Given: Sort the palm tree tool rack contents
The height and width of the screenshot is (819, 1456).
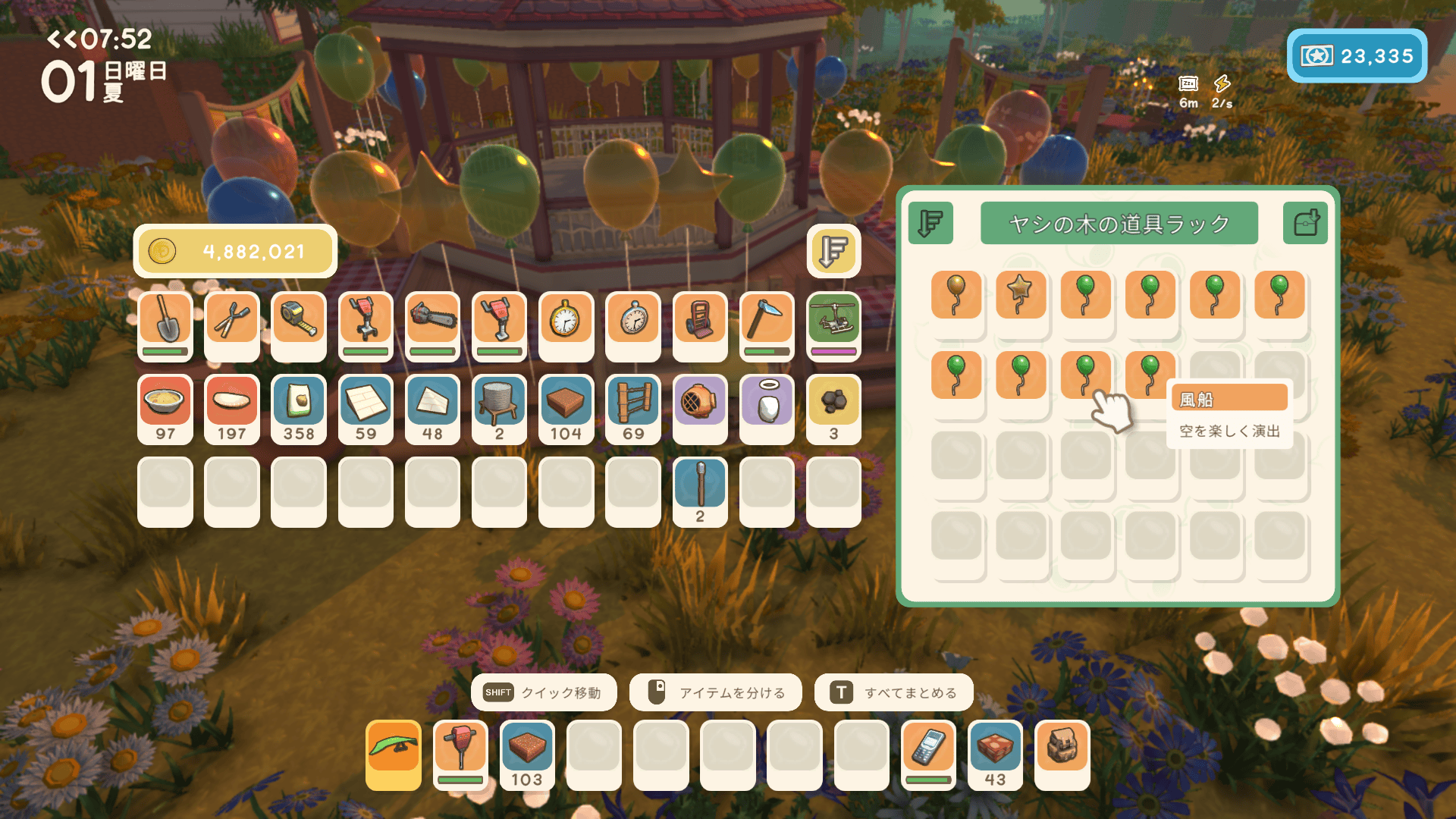Looking at the screenshot, I should [x=930, y=223].
